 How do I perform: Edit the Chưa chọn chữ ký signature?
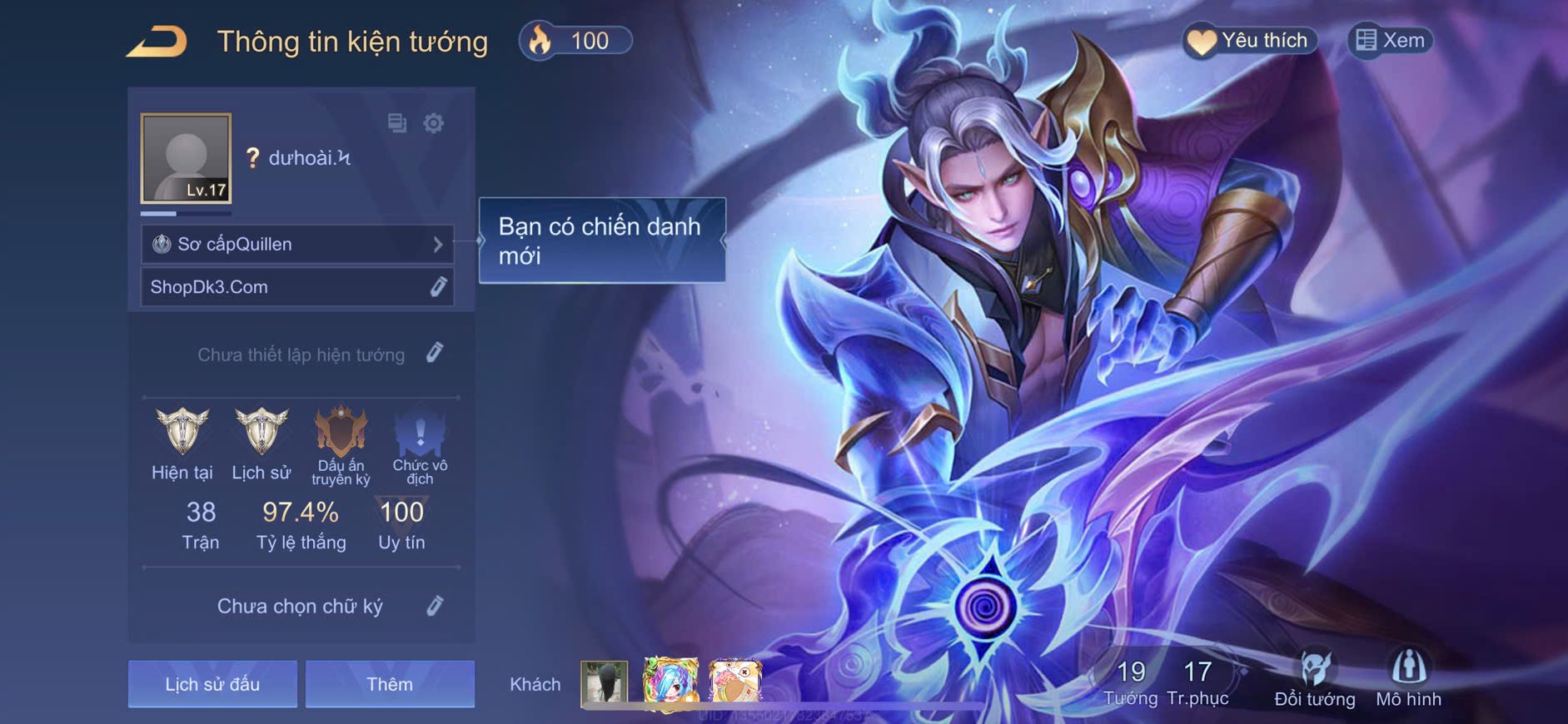(435, 606)
